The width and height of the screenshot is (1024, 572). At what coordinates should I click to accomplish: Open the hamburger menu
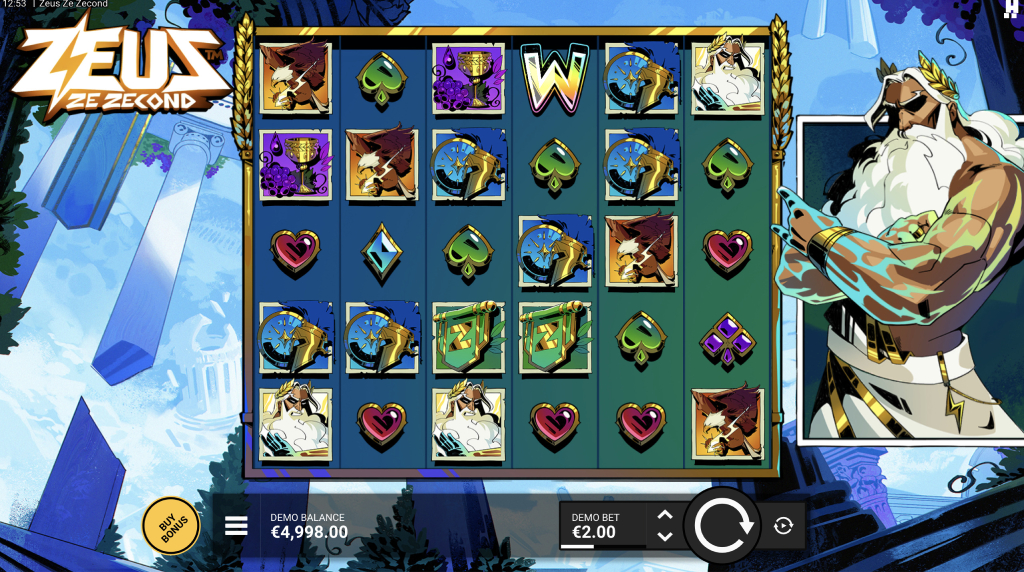point(236,526)
